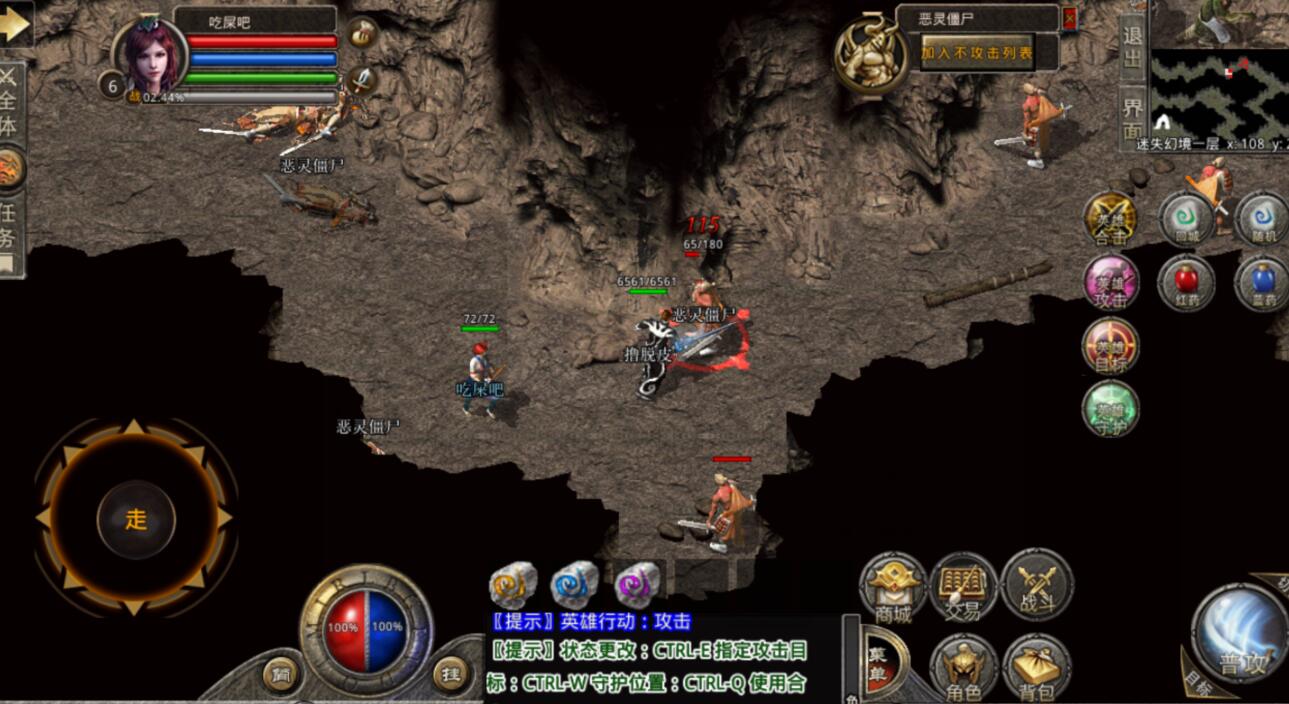Drink the 蓝药 blue potion
The image size is (1289, 704).
(x=1262, y=282)
